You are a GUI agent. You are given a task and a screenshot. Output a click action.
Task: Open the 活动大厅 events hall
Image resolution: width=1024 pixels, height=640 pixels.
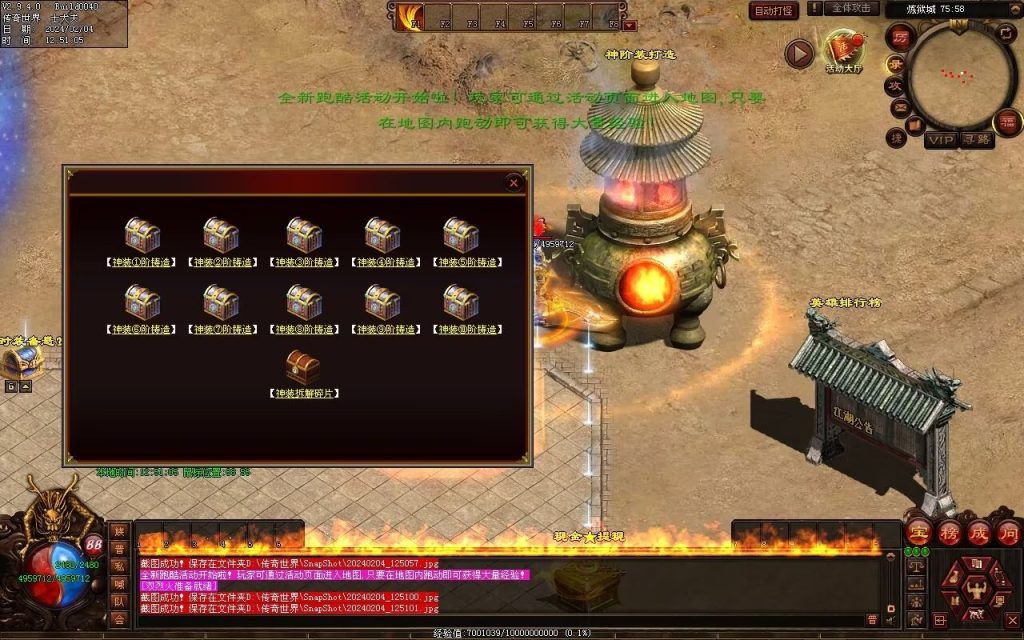tap(842, 50)
